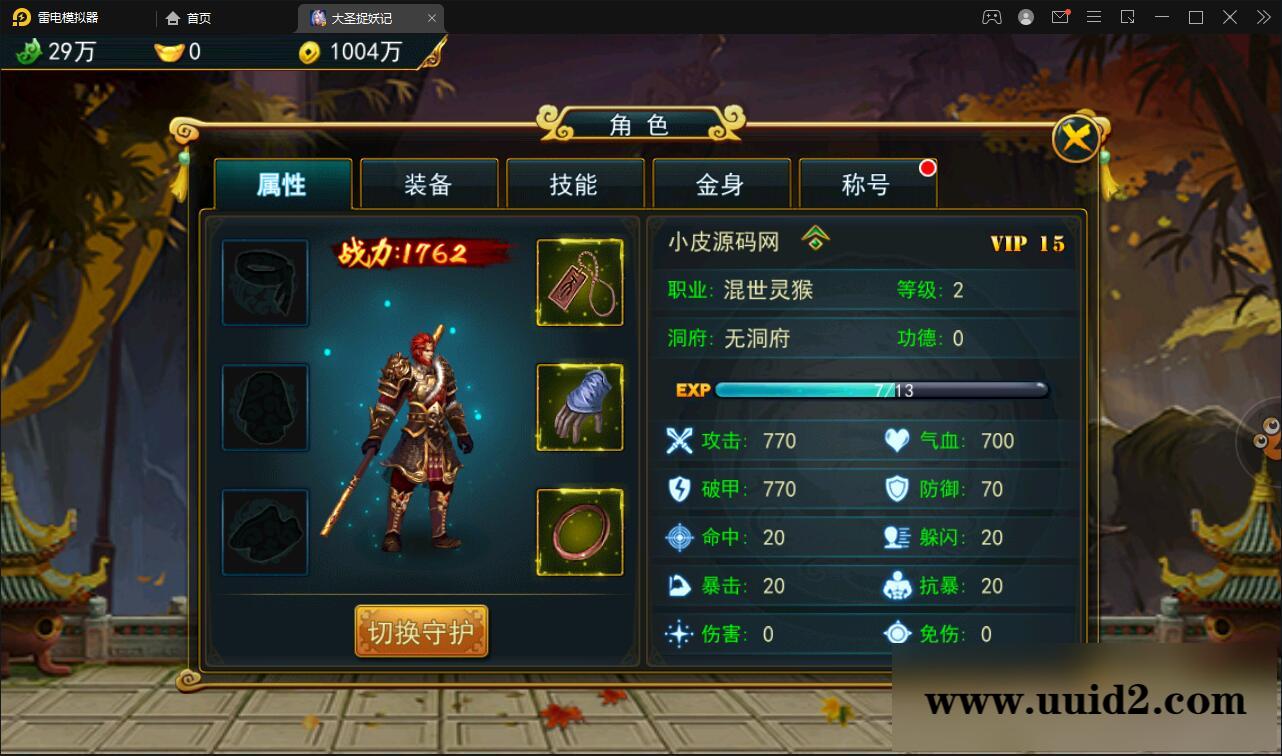Click the green rank badge beside player name
Screen dimensions: 1282x756
(816, 239)
